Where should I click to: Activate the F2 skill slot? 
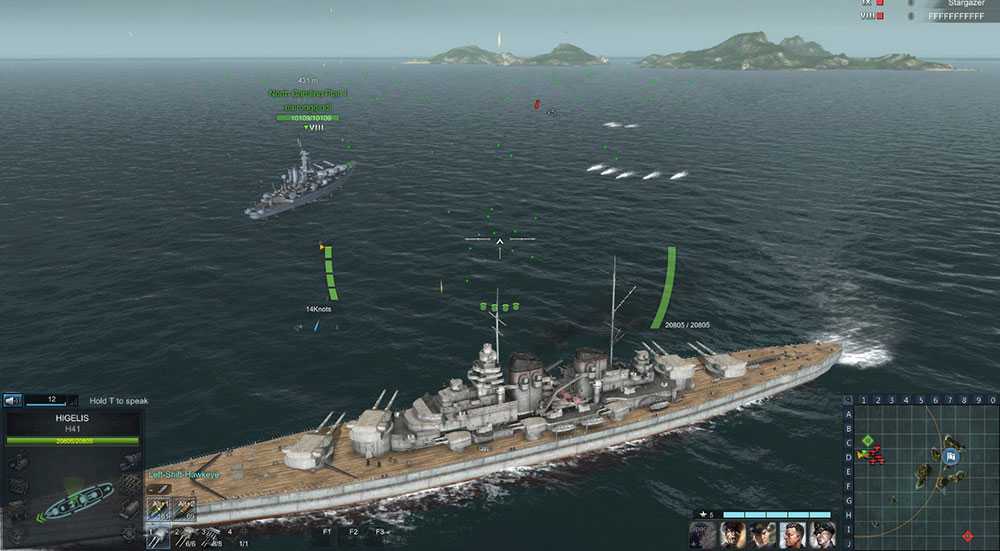353,532
